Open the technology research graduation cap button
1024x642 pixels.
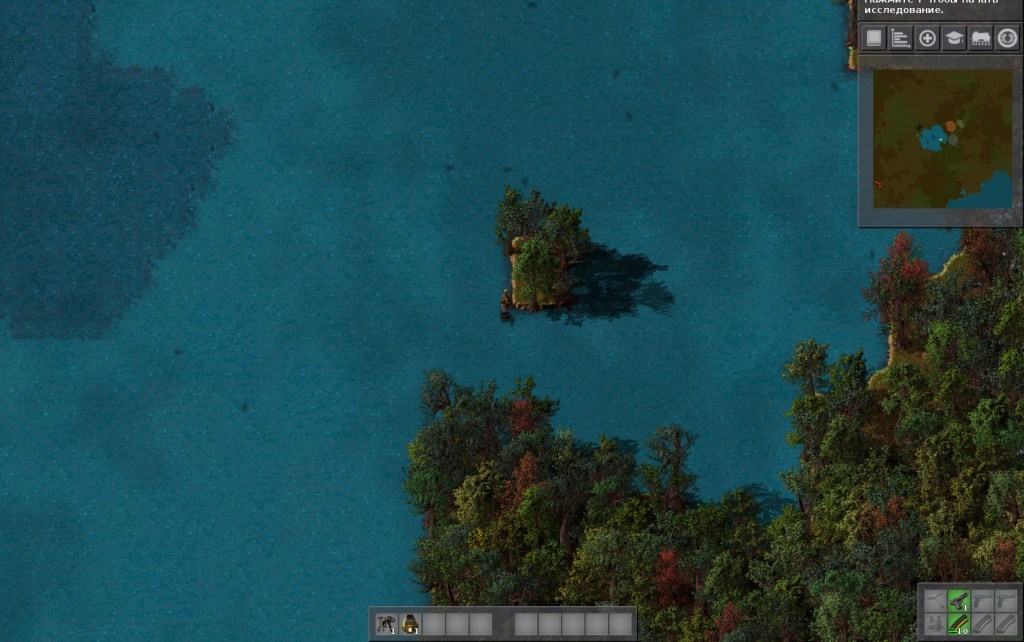(x=954, y=38)
